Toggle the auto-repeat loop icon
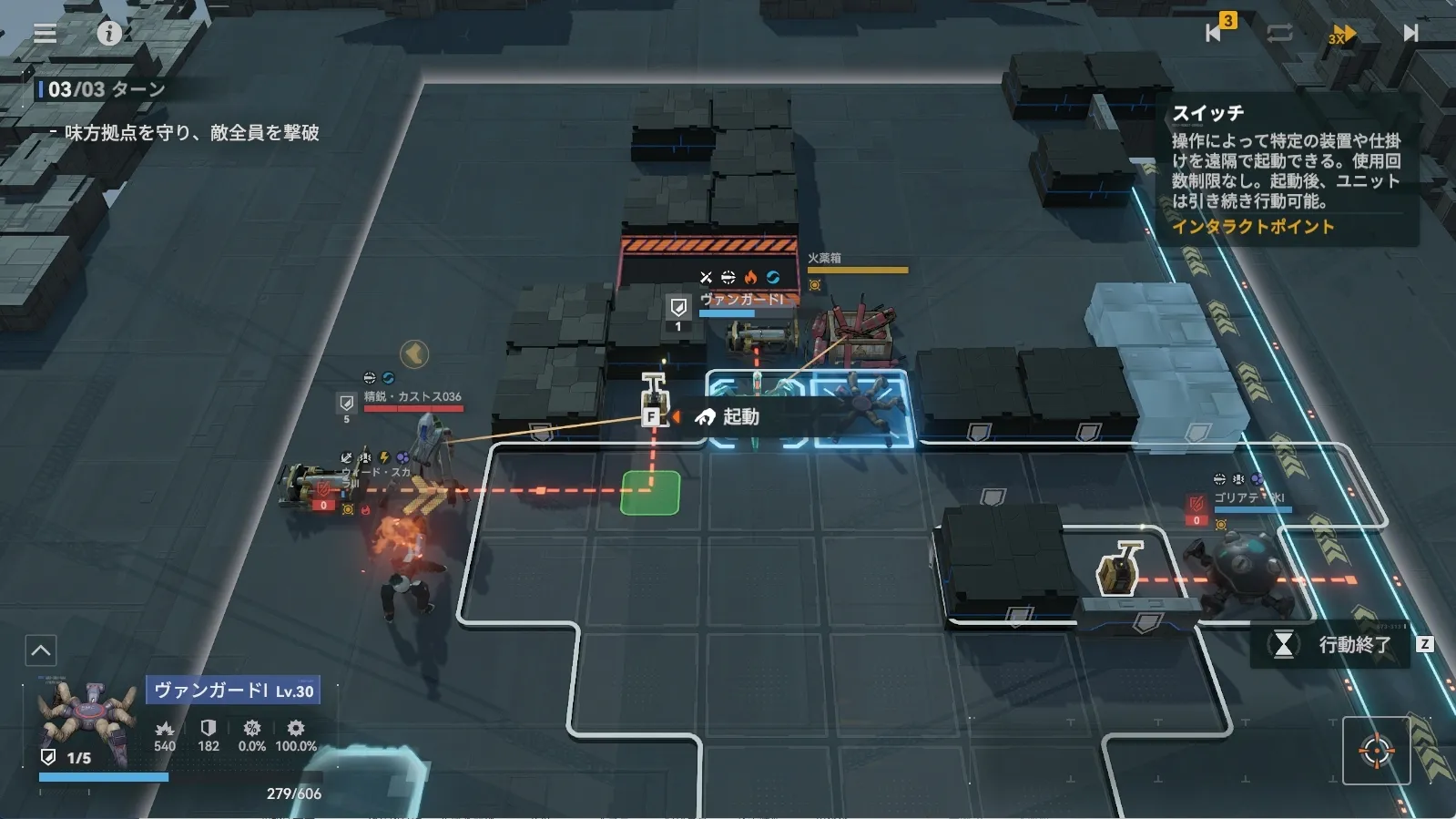1456x819 pixels. coord(1278,34)
